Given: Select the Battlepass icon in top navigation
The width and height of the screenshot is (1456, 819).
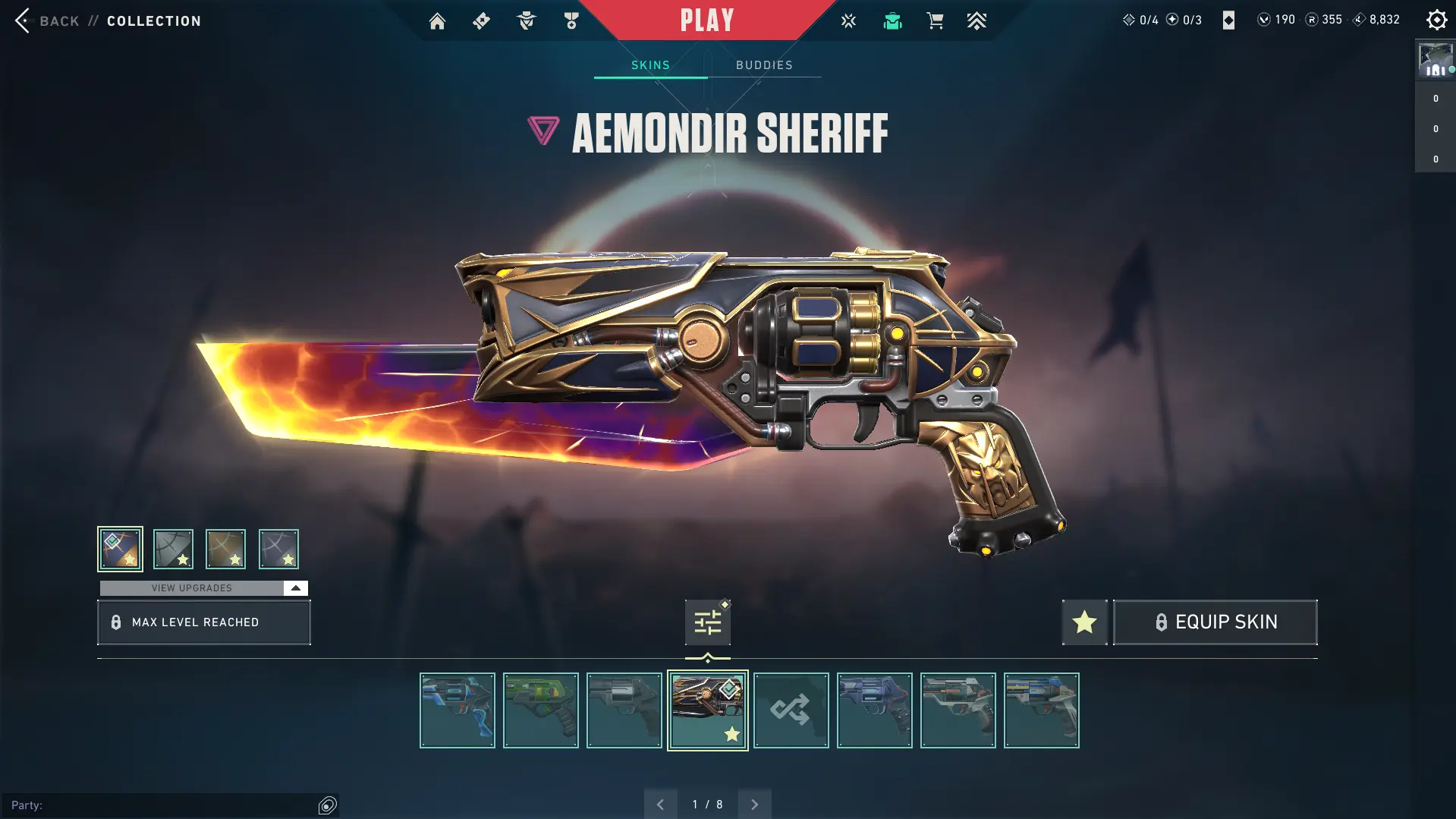Looking at the screenshot, I should (x=481, y=20).
